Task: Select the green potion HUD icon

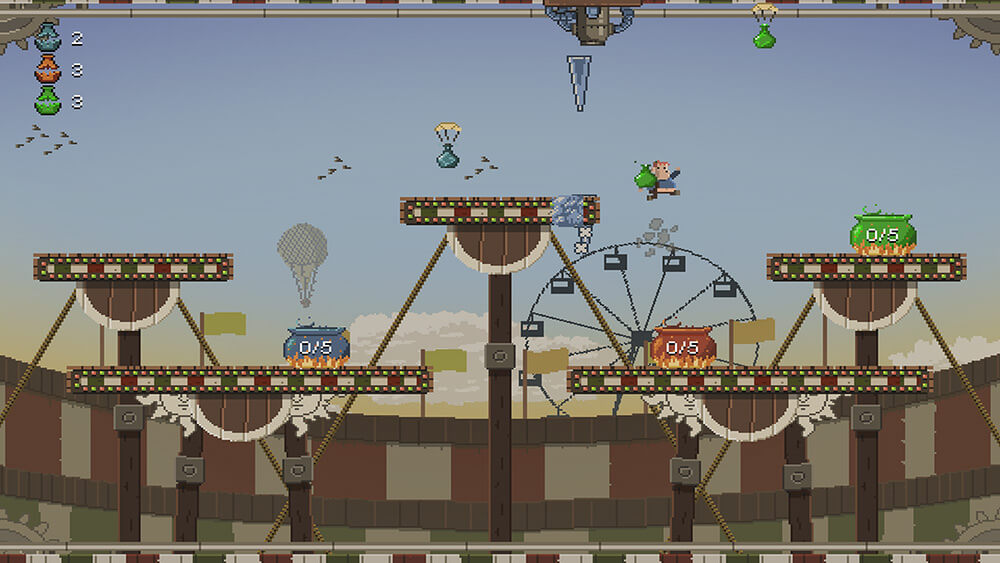Action: (x=47, y=100)
